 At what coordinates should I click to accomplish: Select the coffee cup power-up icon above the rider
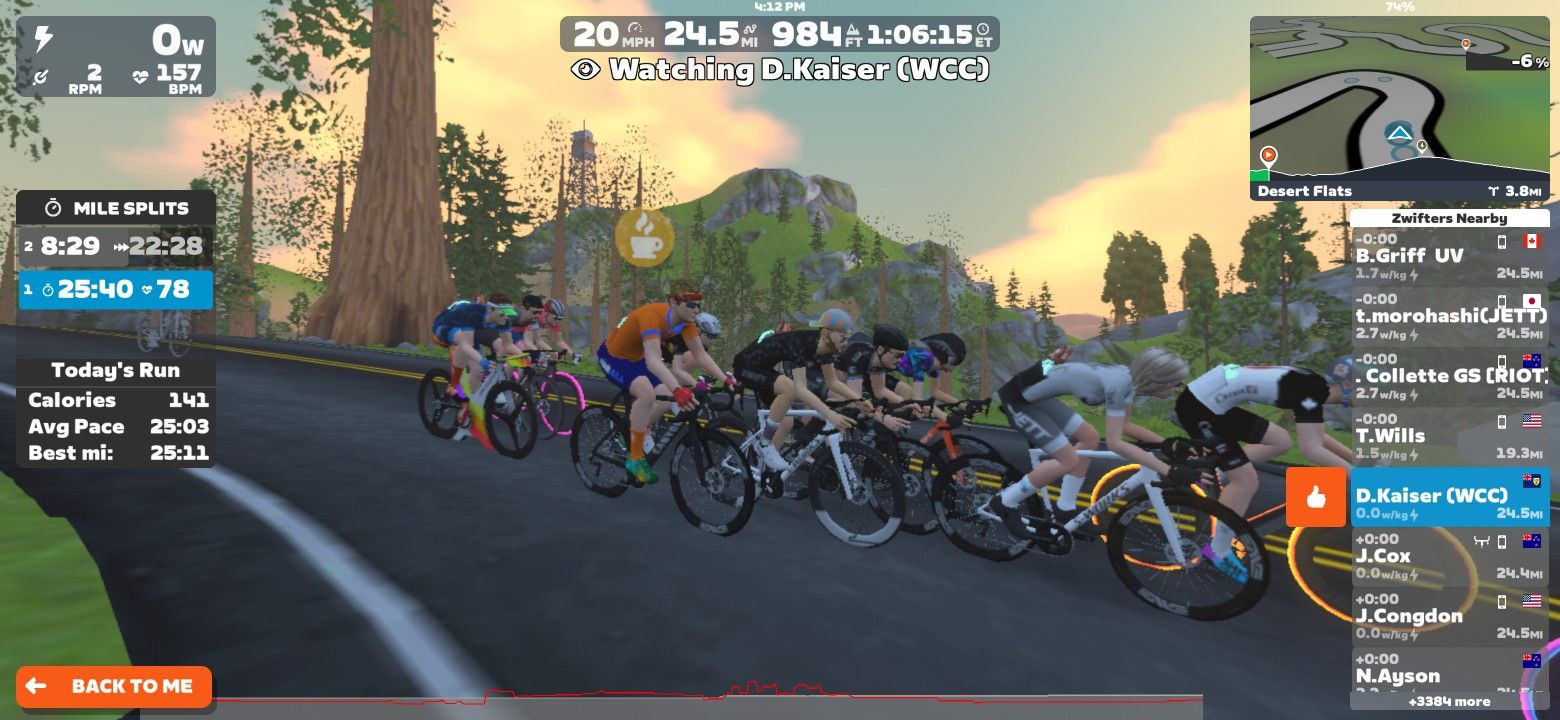[x=645, y=236]
